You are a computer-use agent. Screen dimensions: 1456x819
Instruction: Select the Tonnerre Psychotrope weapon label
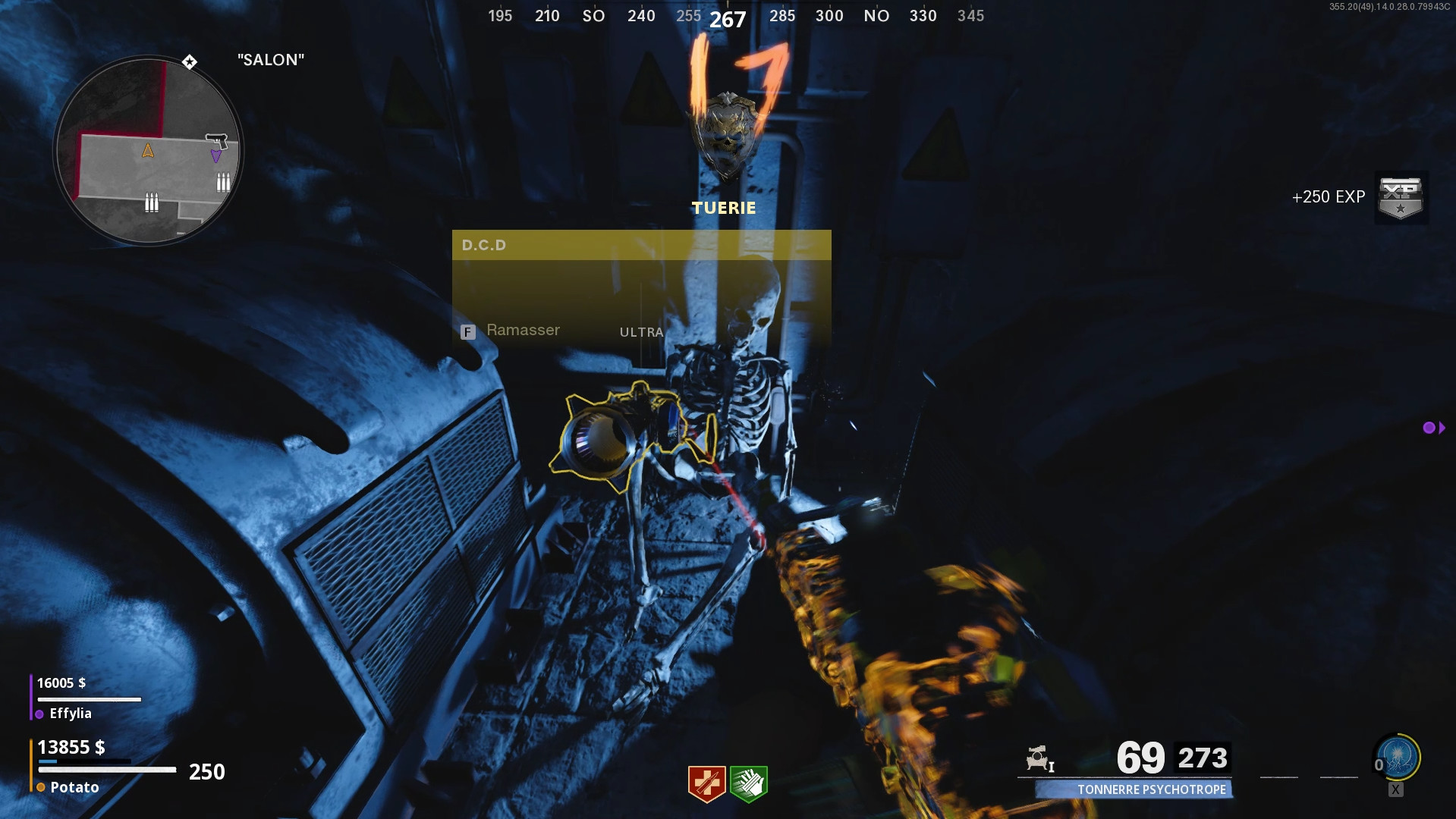pyautogui.click(x=1150, y=789)
